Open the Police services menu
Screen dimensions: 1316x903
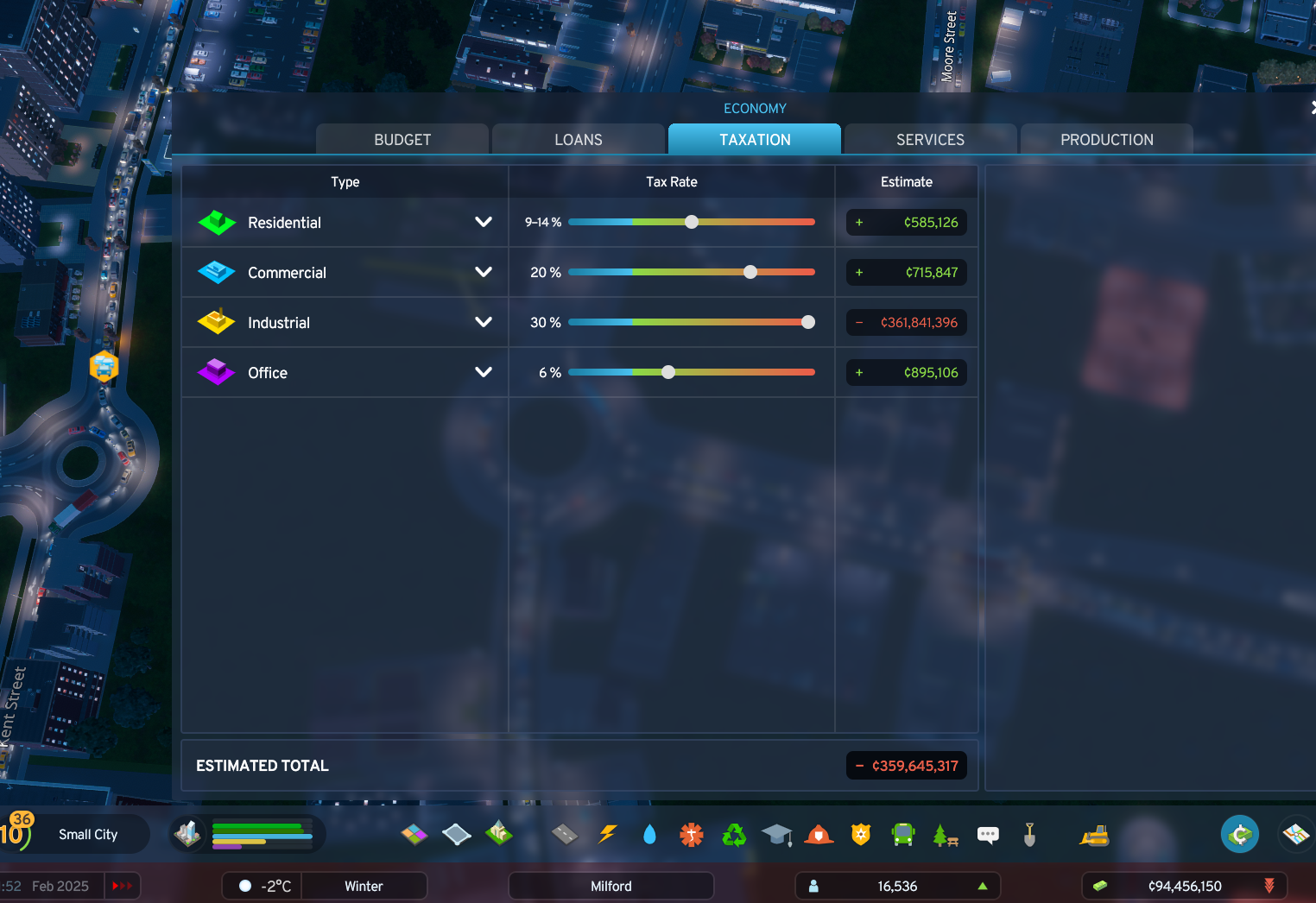859,834
